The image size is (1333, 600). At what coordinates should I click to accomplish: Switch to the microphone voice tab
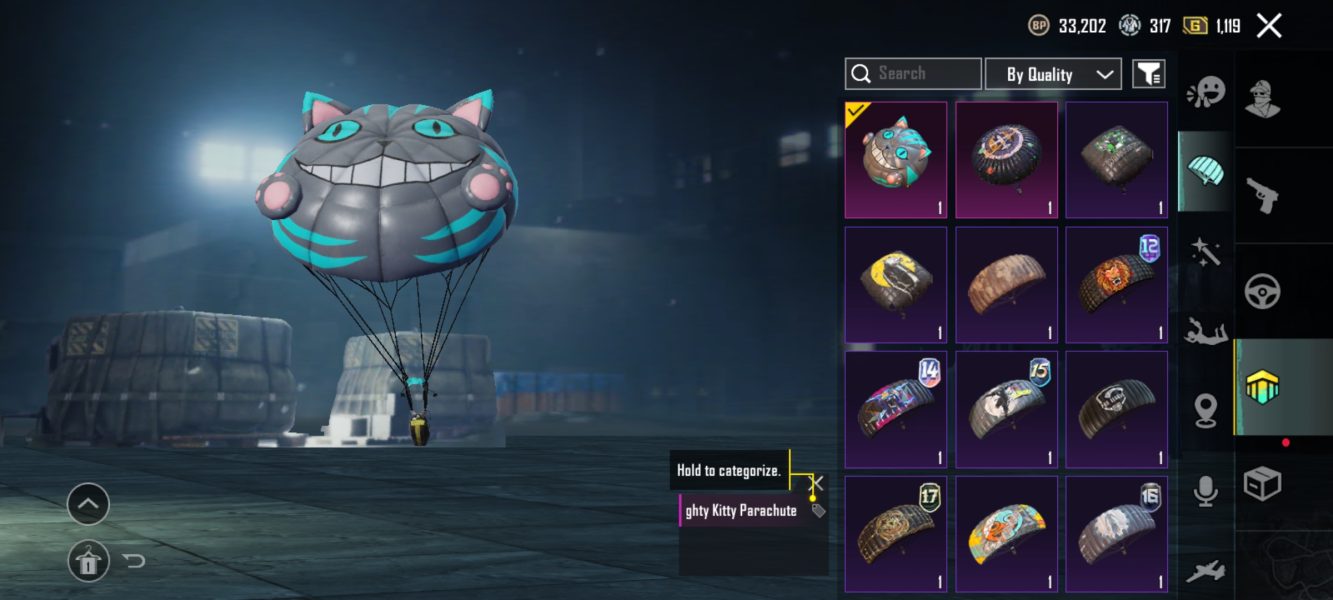[x=1205, y=490]
